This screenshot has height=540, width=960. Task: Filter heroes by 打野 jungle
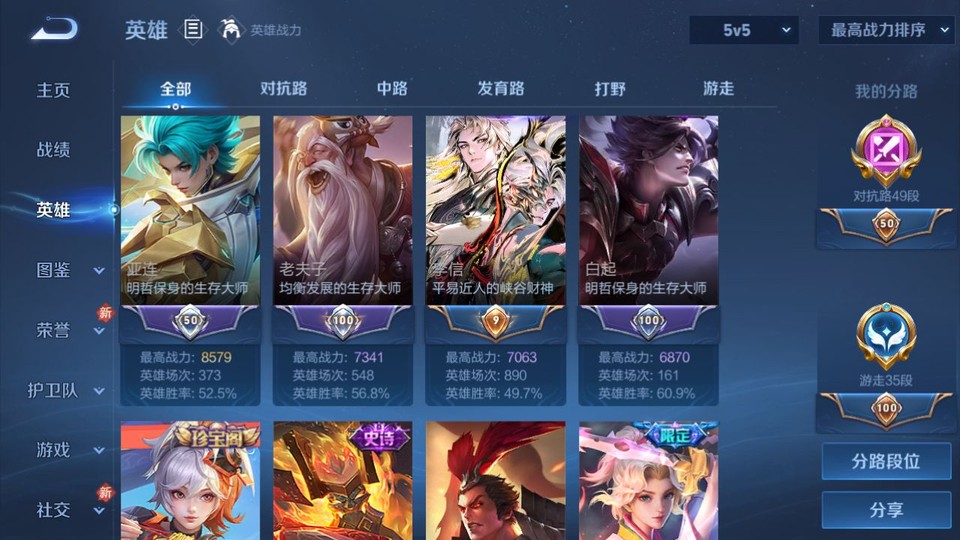click(x=610, y=88)
